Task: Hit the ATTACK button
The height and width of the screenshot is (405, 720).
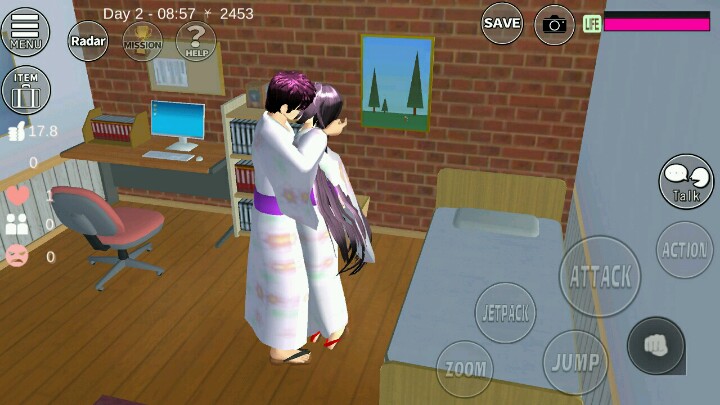Action: click(x=600, y=276)
